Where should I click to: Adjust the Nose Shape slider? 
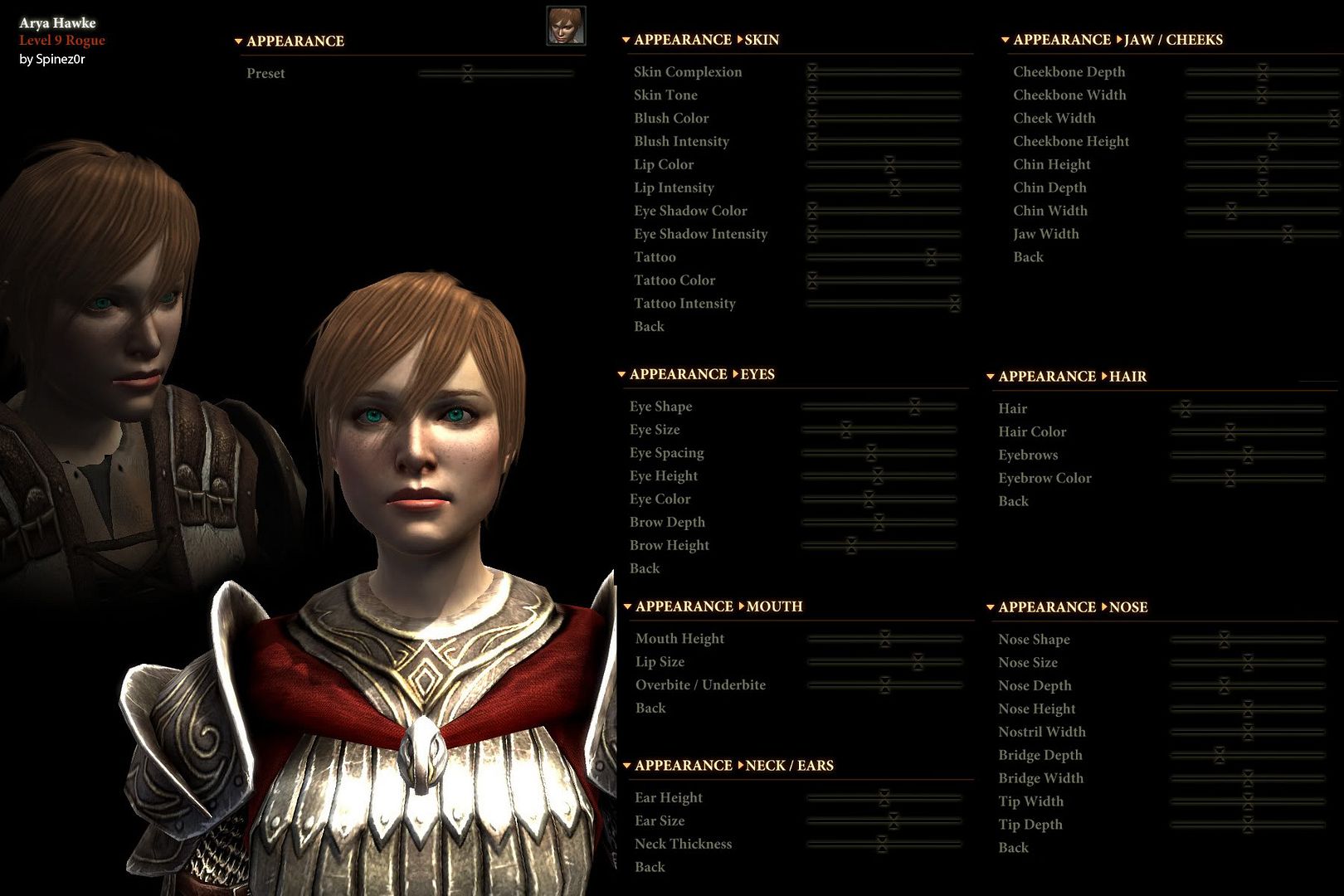pyautogui.click(x=1224, y=640)
